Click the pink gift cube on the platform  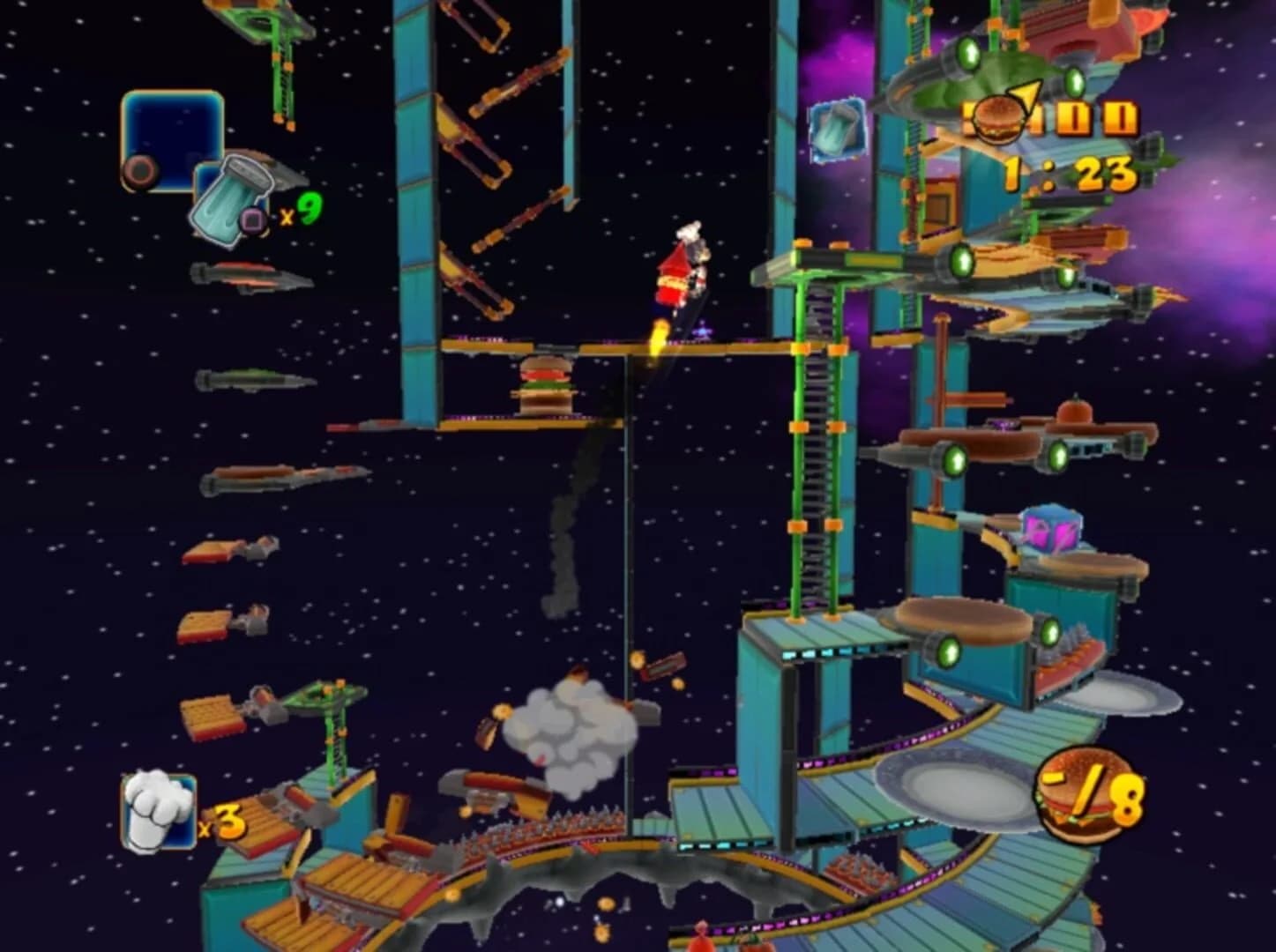pyautogui.click(x=1049, y=529)
